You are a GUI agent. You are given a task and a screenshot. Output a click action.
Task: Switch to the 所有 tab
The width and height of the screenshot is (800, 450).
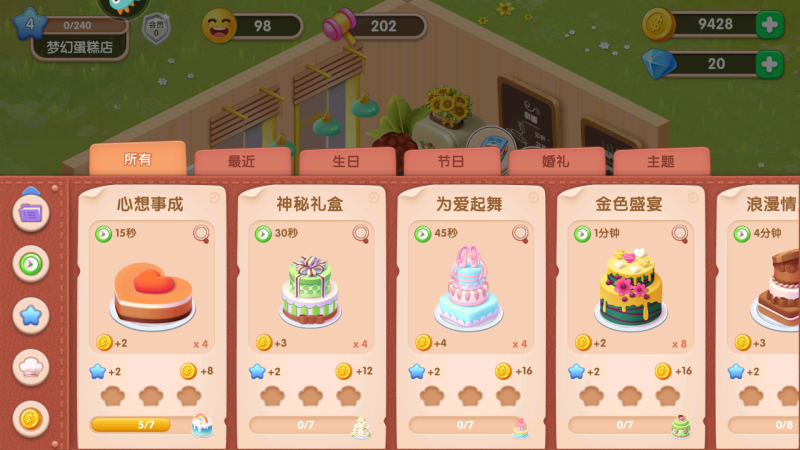click(137, 160)
